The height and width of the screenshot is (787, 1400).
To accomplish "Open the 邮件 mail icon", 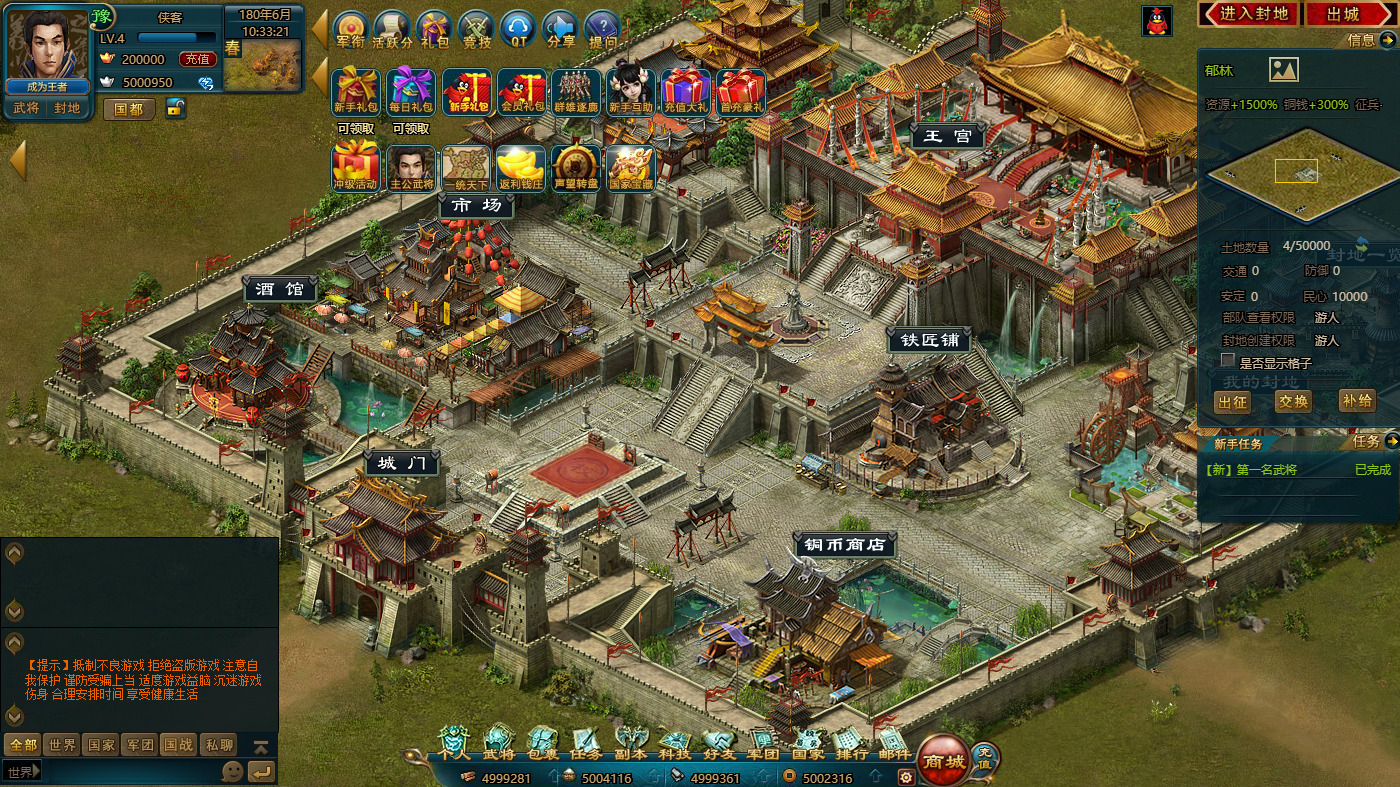I will (x=895, y=746).
